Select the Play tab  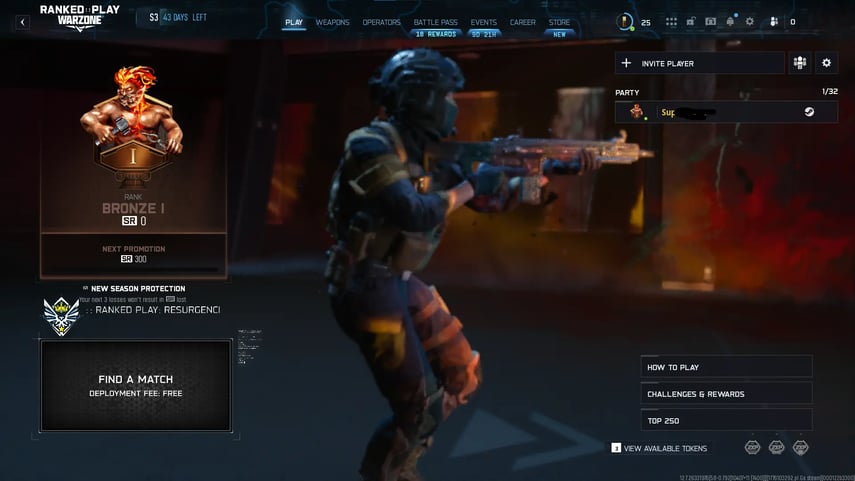coord(294,22)
